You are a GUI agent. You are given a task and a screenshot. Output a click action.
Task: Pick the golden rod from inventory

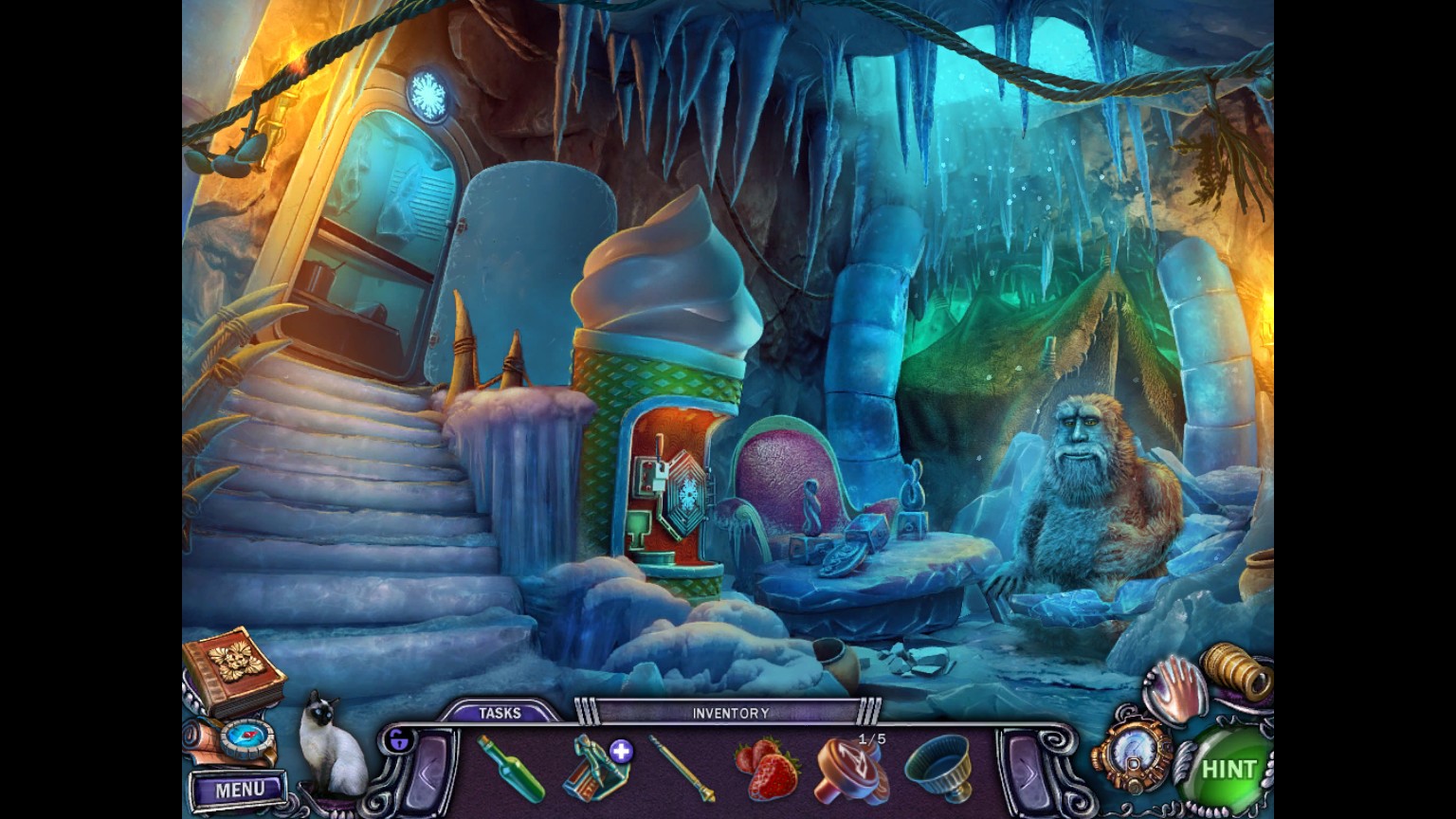tap(682, 767)
